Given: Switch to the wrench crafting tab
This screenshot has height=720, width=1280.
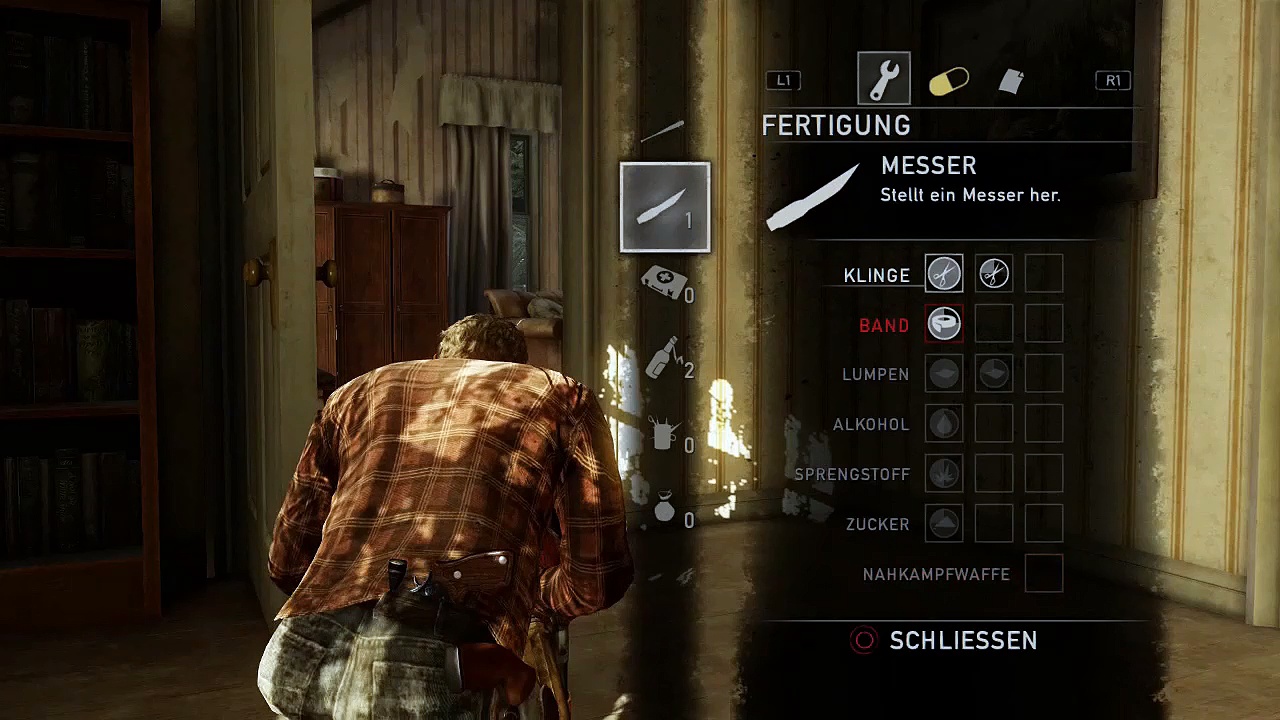Looking at the screenshot, I should (884, 79).
